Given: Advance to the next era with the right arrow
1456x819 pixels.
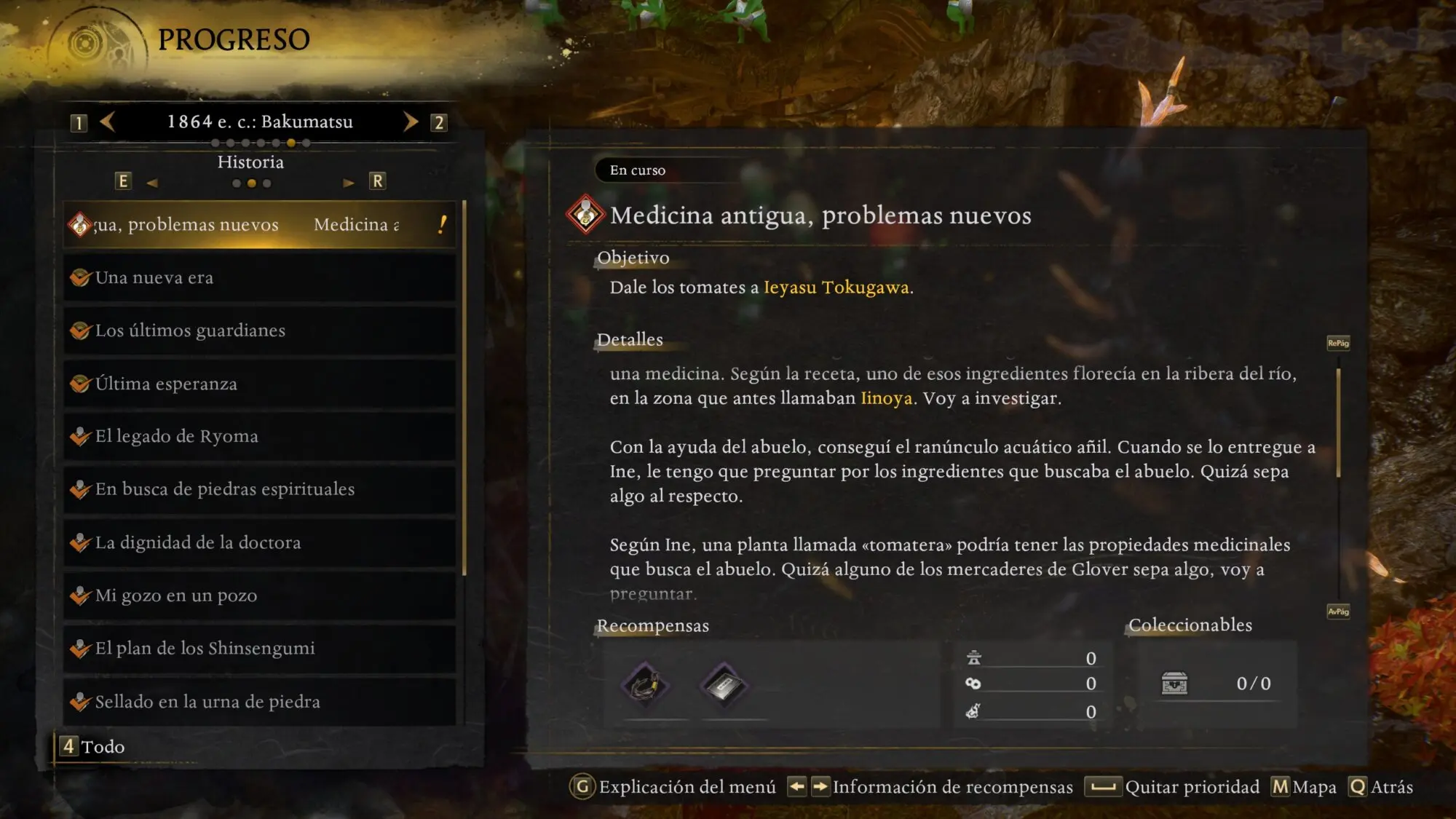Looking at the screenshot, I should [411, 122].
